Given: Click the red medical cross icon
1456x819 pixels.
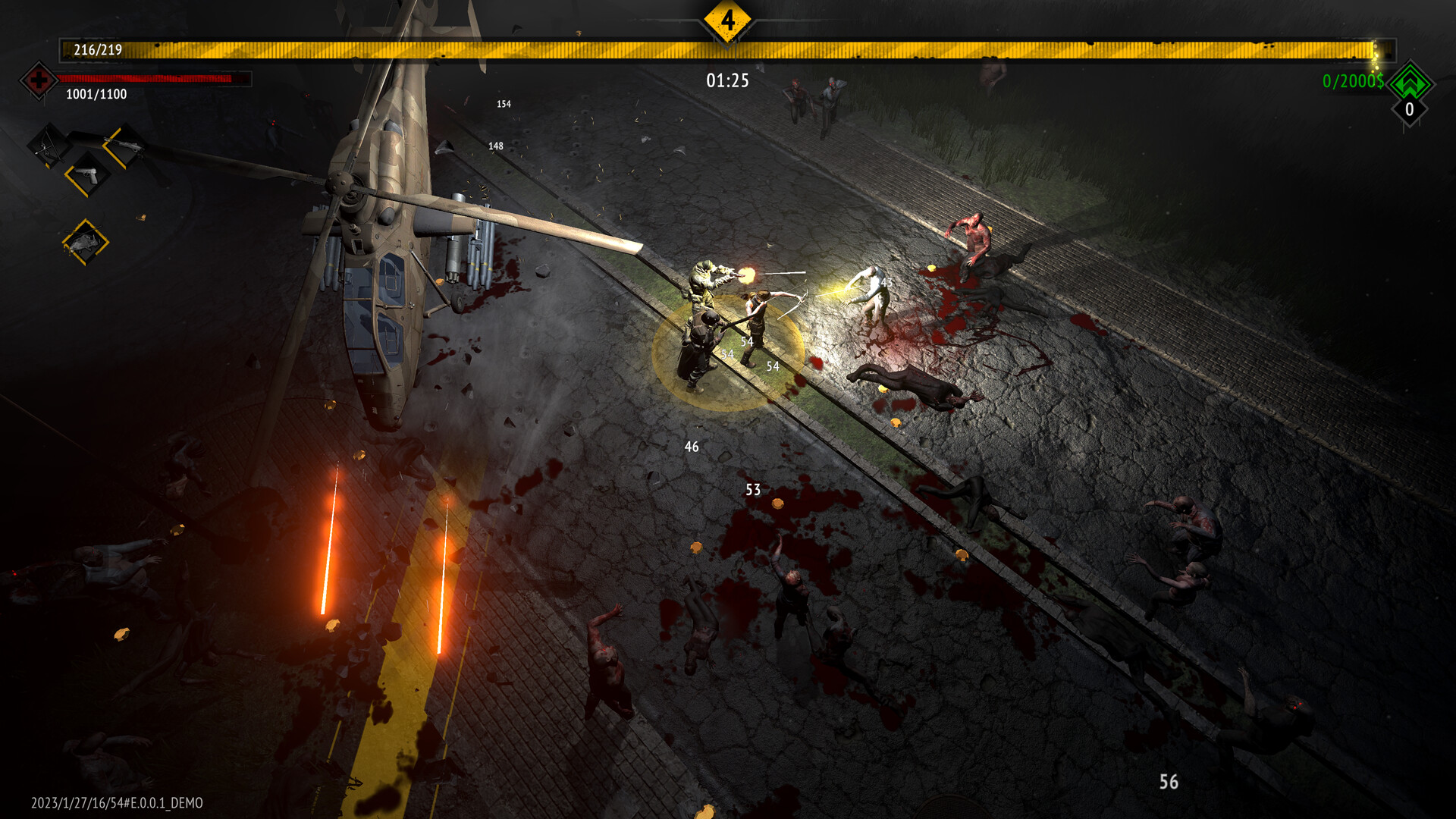Looking at the screenshot, I should (x=38, y=80).
